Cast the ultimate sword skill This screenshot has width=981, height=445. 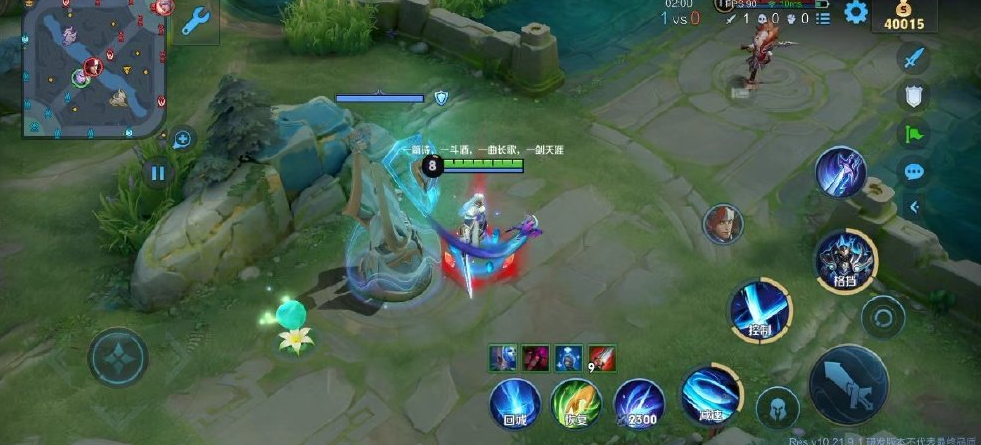tap(840, 172)
